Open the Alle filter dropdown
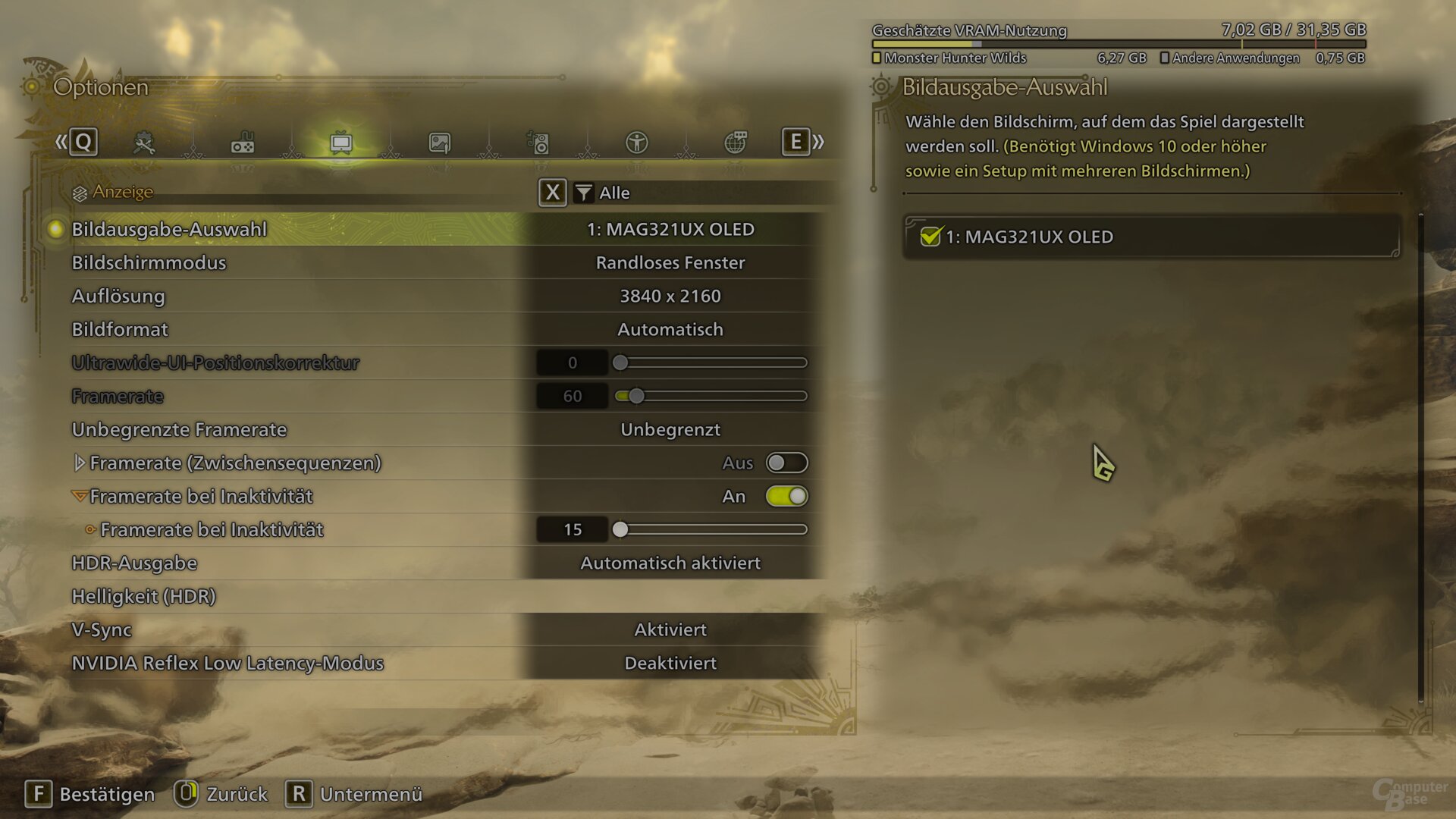Viewport: 1456px width, 819px height. (604, 193)
